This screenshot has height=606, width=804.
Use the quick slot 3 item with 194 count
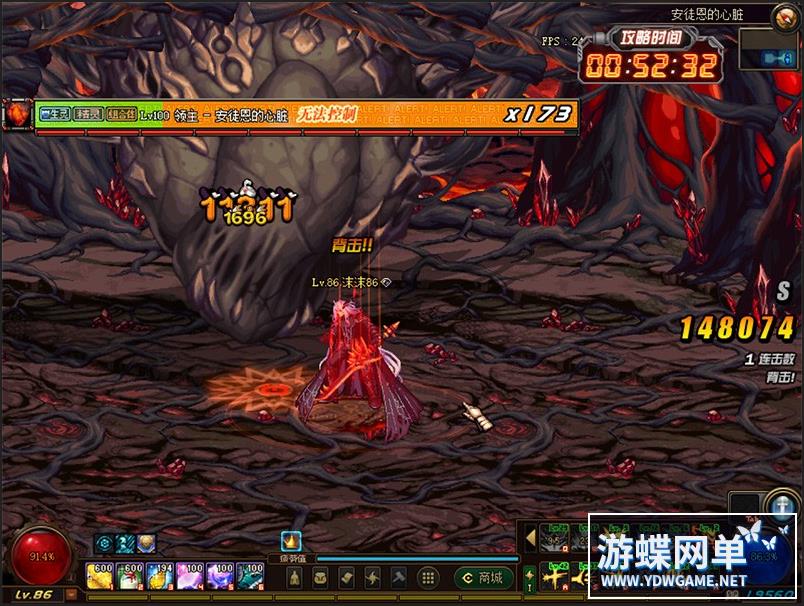pos(161,576)
